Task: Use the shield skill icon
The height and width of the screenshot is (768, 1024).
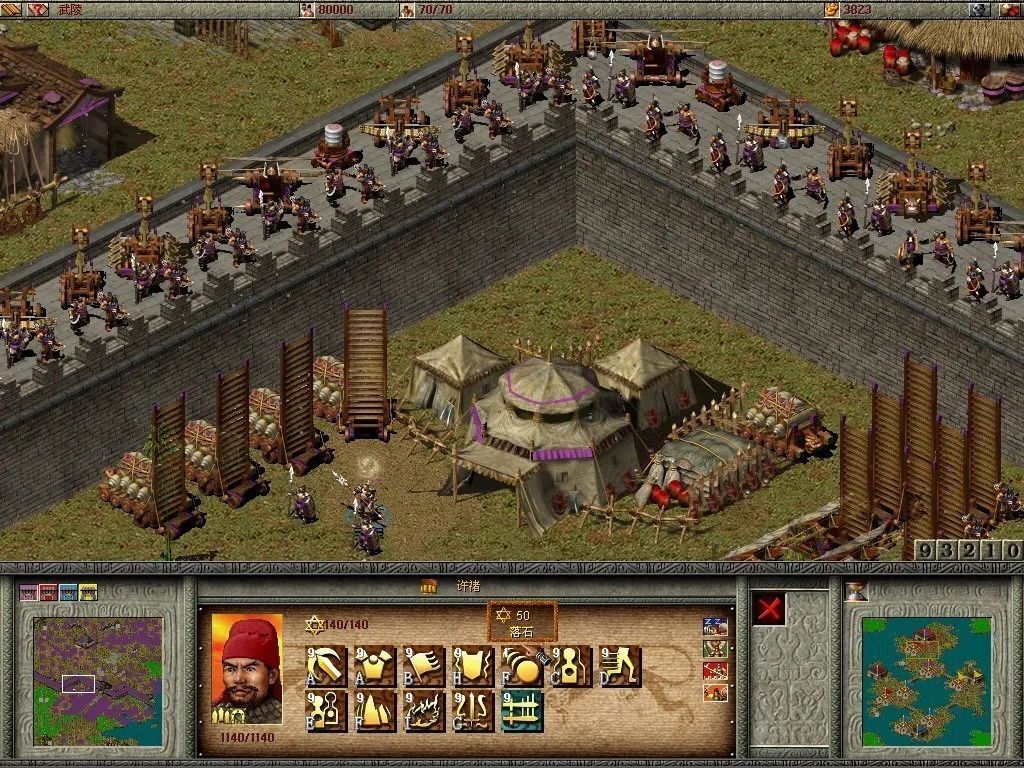Action: tap(472, 666)
